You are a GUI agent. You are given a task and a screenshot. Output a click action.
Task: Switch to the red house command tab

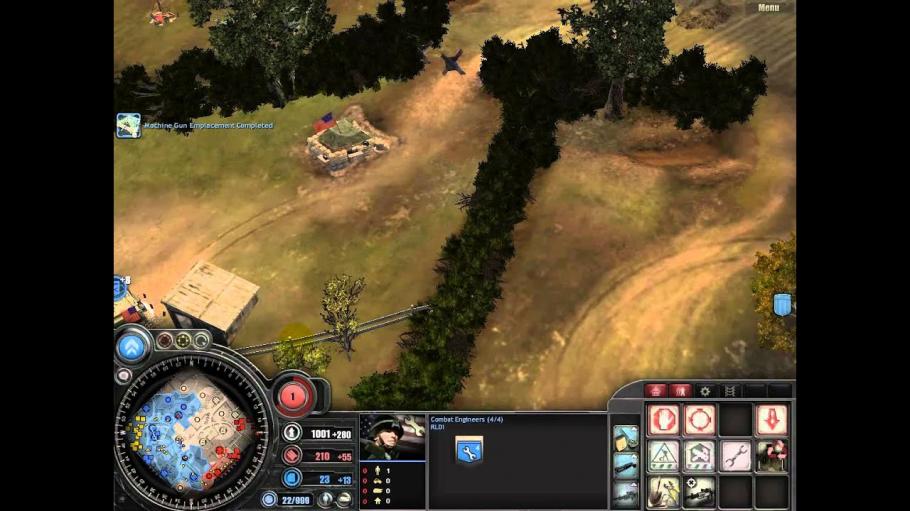coord(657,391)
